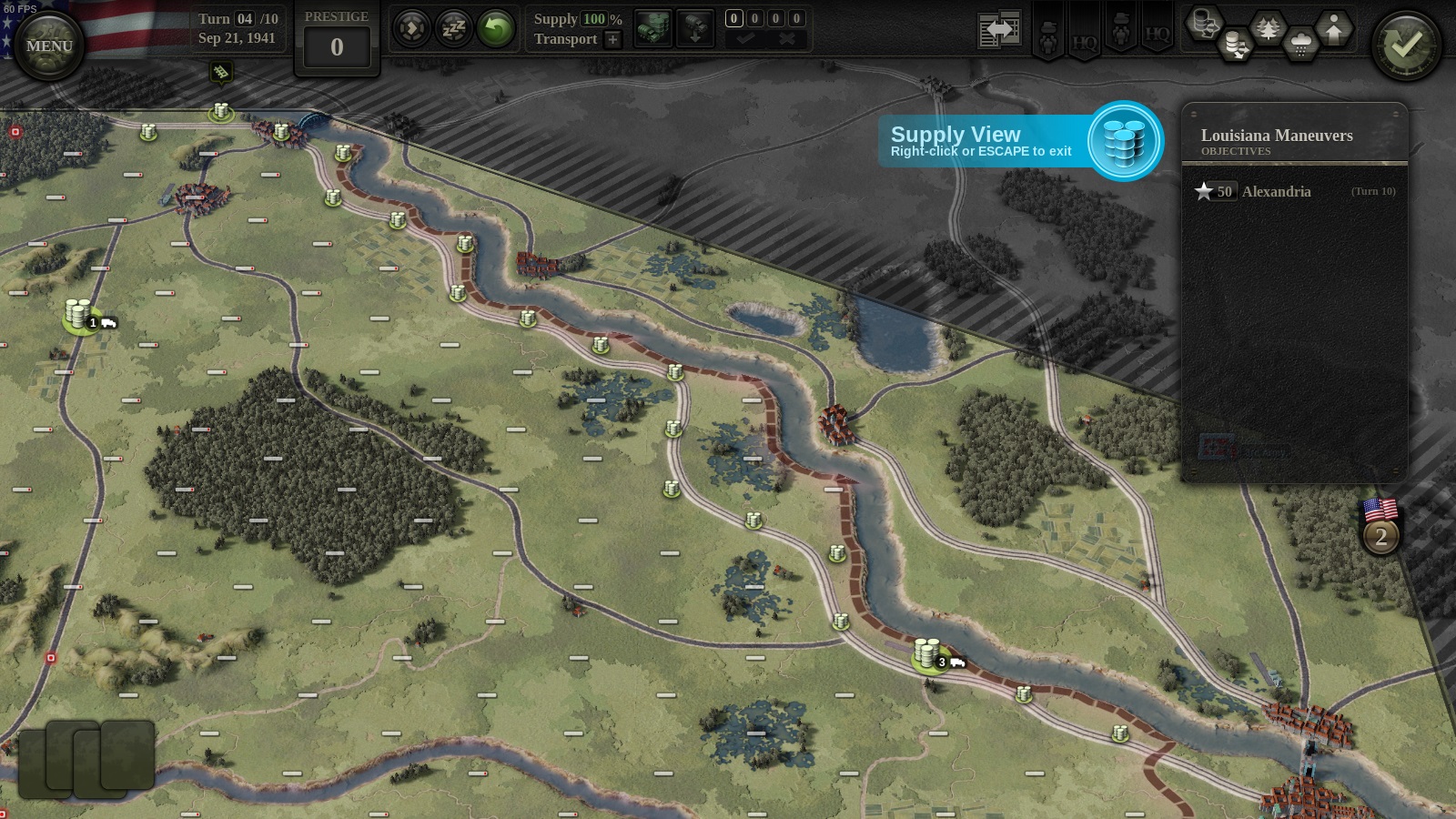Add transport with the plus button

[x=612, y=39]
